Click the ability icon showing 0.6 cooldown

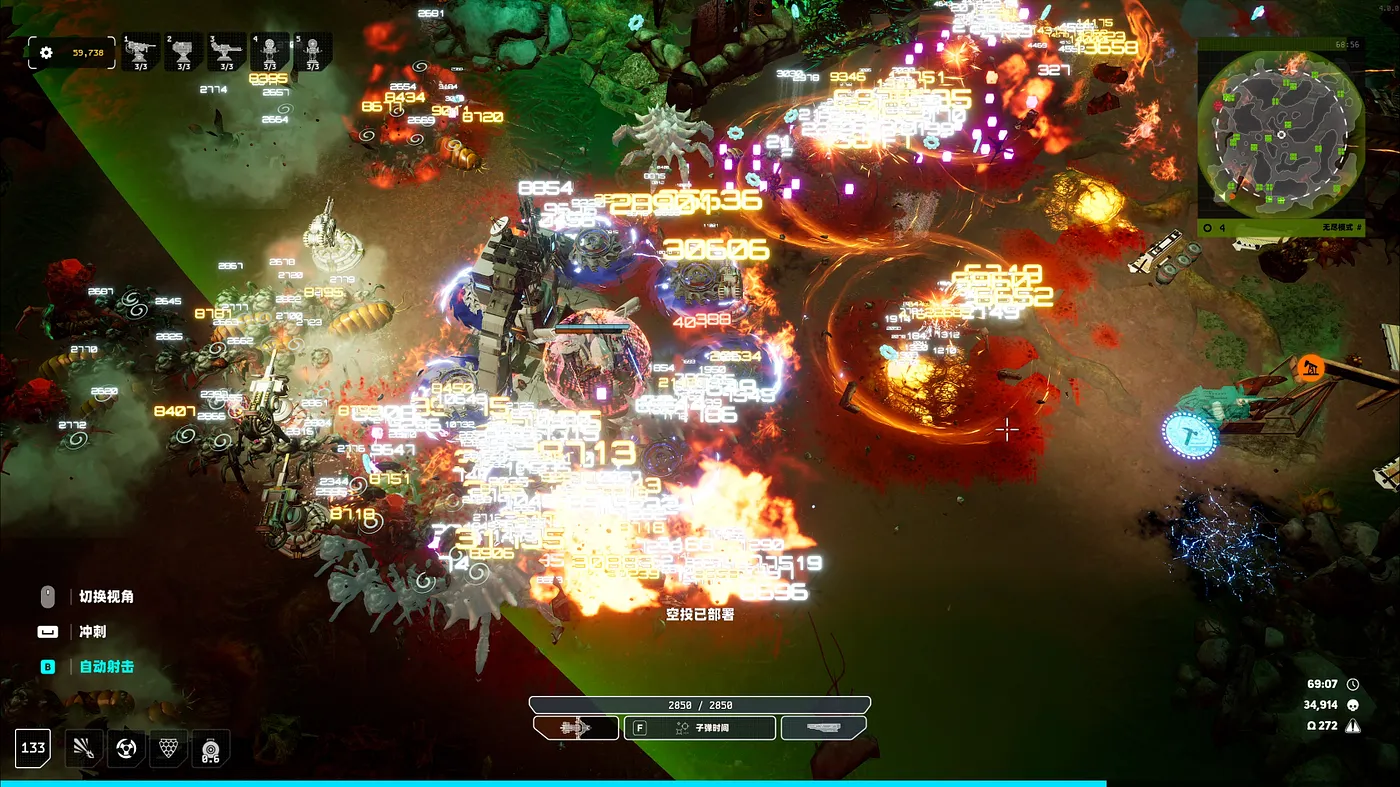(x=210, y=748)
